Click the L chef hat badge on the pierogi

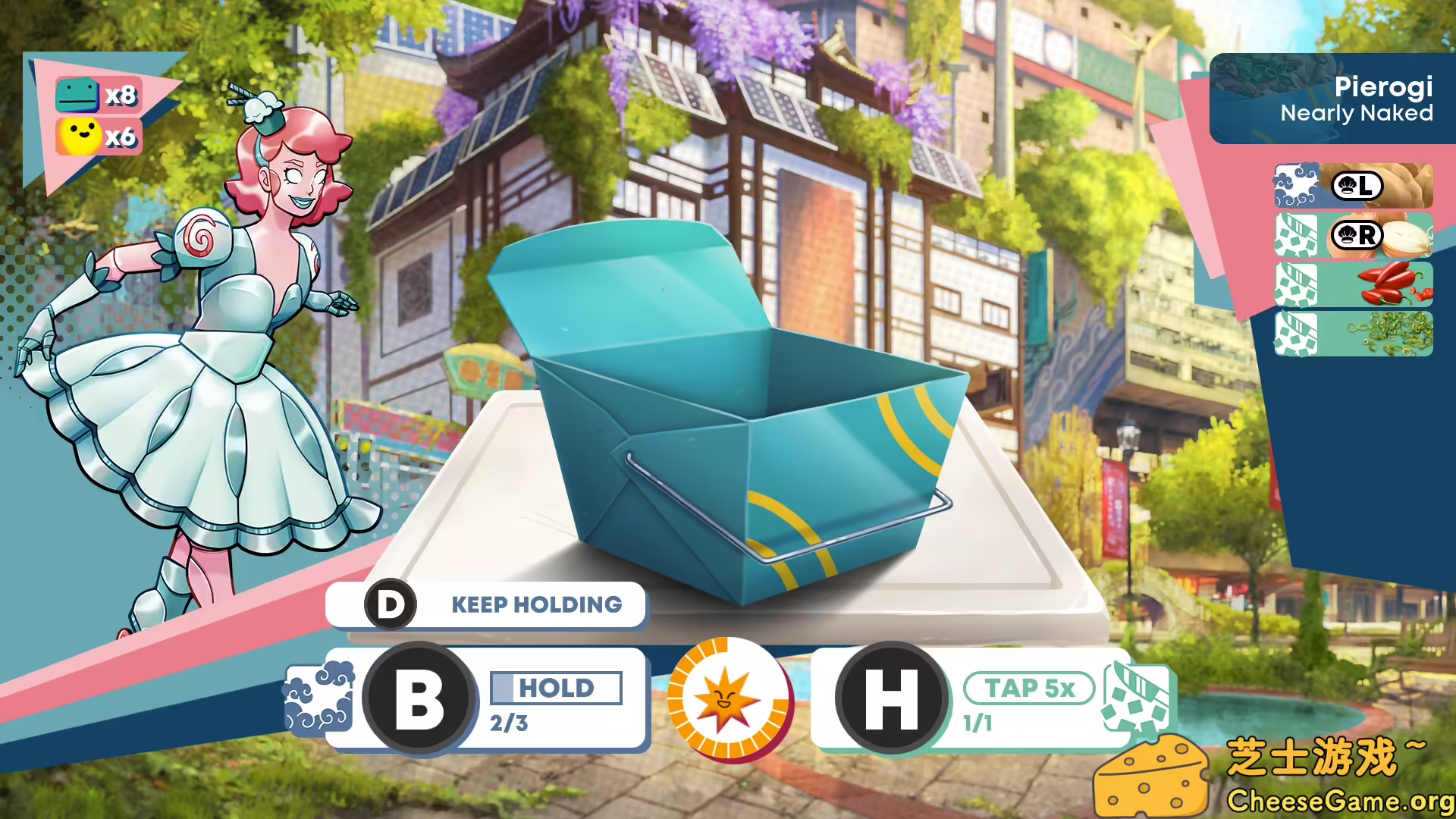[x=1360, y=187]
